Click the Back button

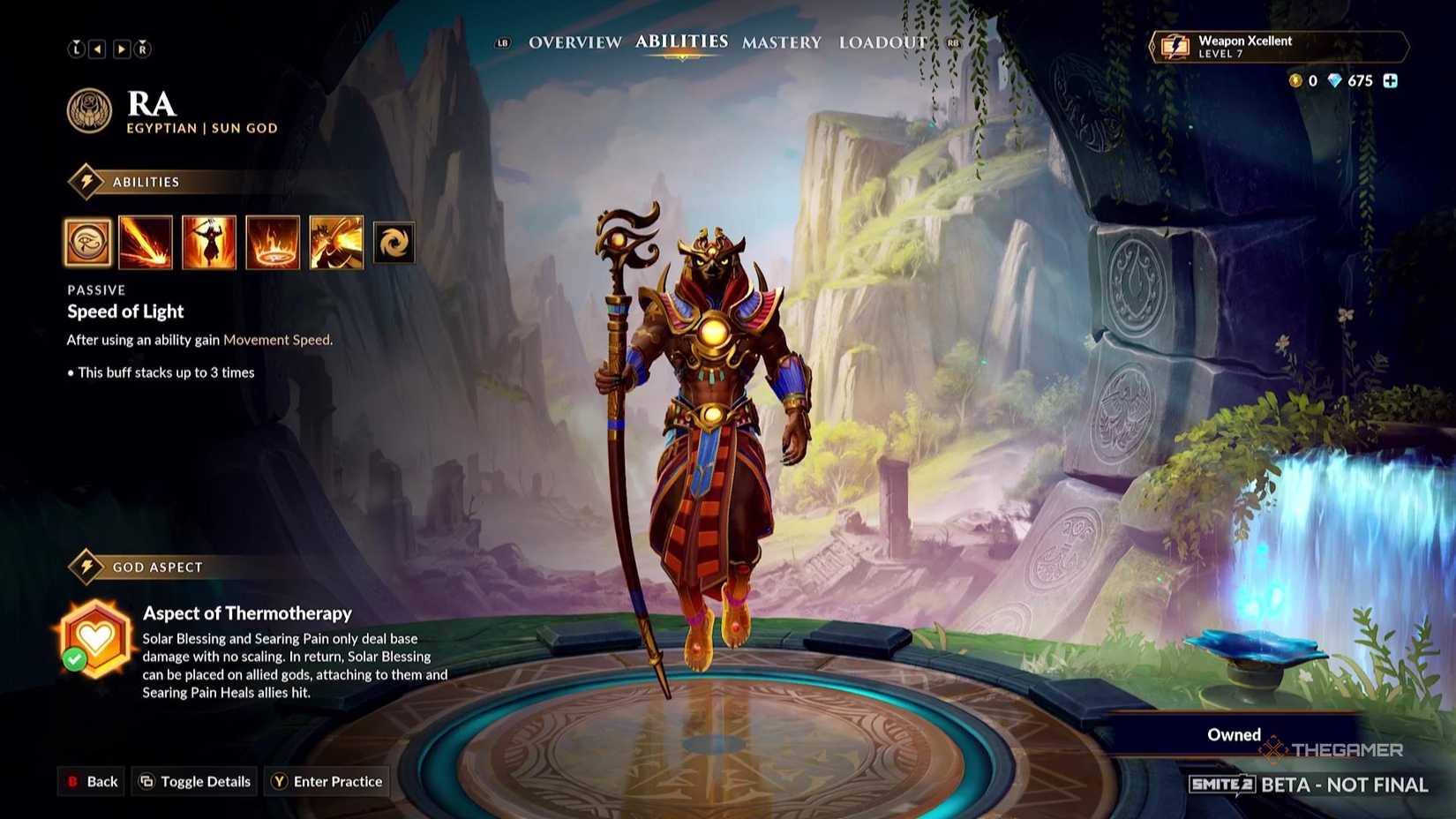pos(91,781)
